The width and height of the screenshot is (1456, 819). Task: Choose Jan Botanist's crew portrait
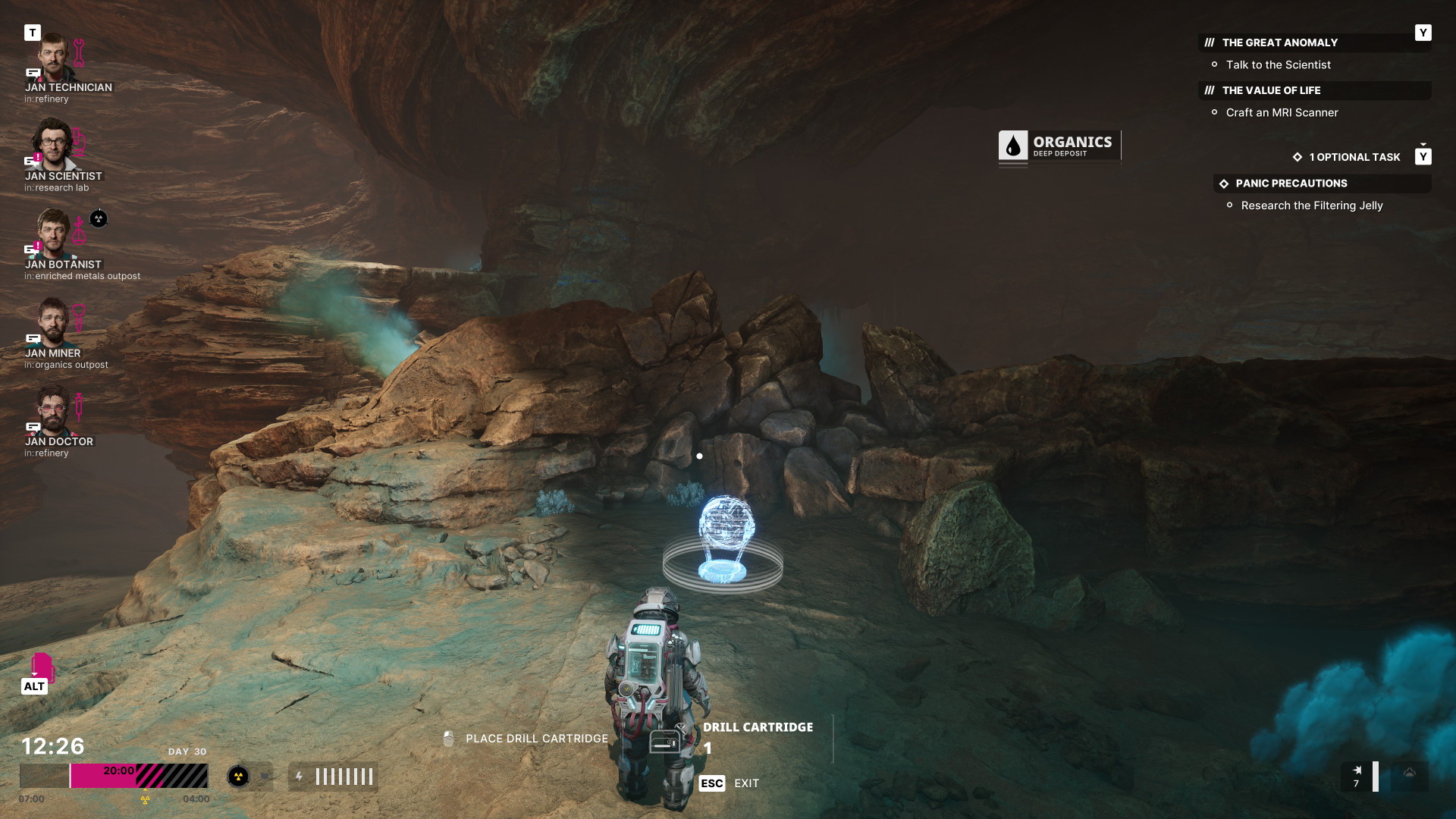tap(53, 234)
